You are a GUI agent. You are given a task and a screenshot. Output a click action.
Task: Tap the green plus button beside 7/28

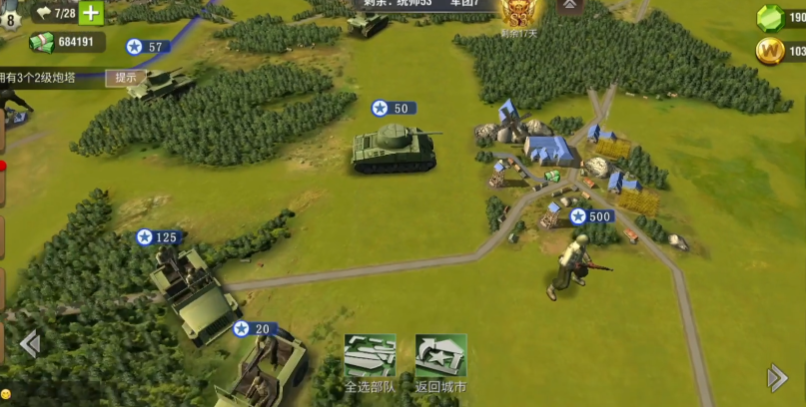91,13
